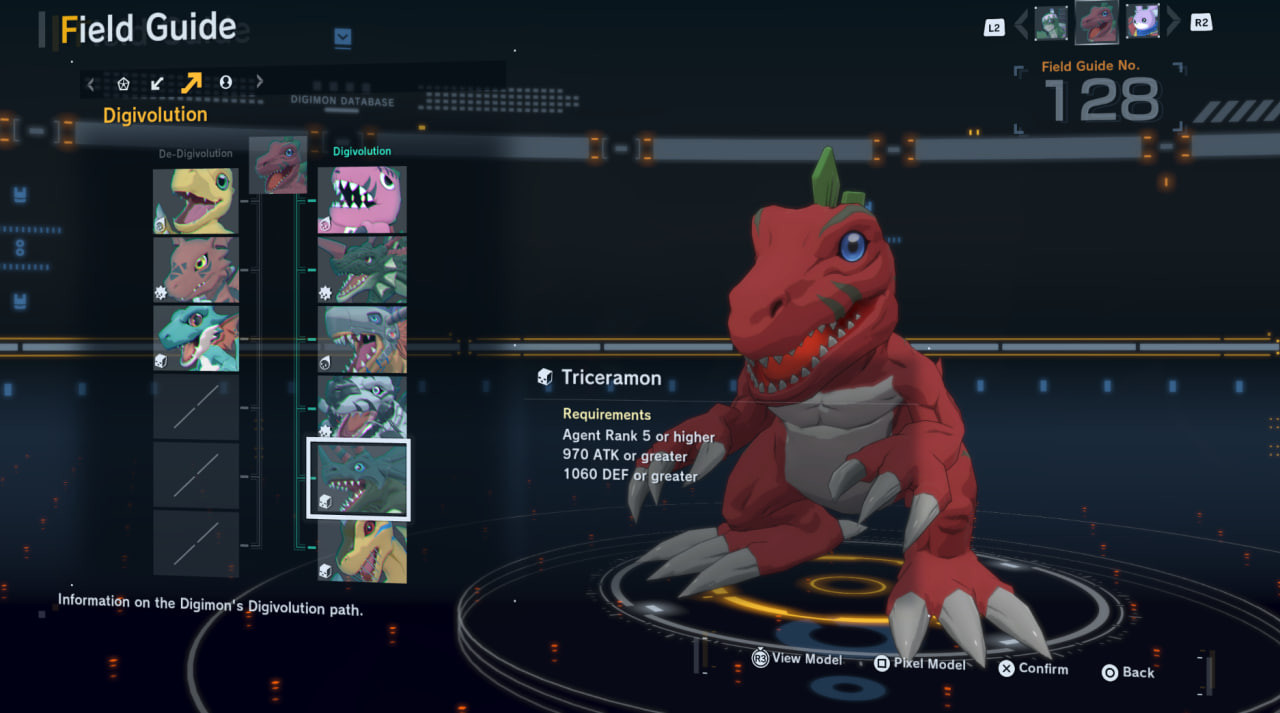Image resolution: width=1280 pixels, height=713 pixels.
Task: Select the current red Digimon root portrait
Action: (x=279, y=165)
